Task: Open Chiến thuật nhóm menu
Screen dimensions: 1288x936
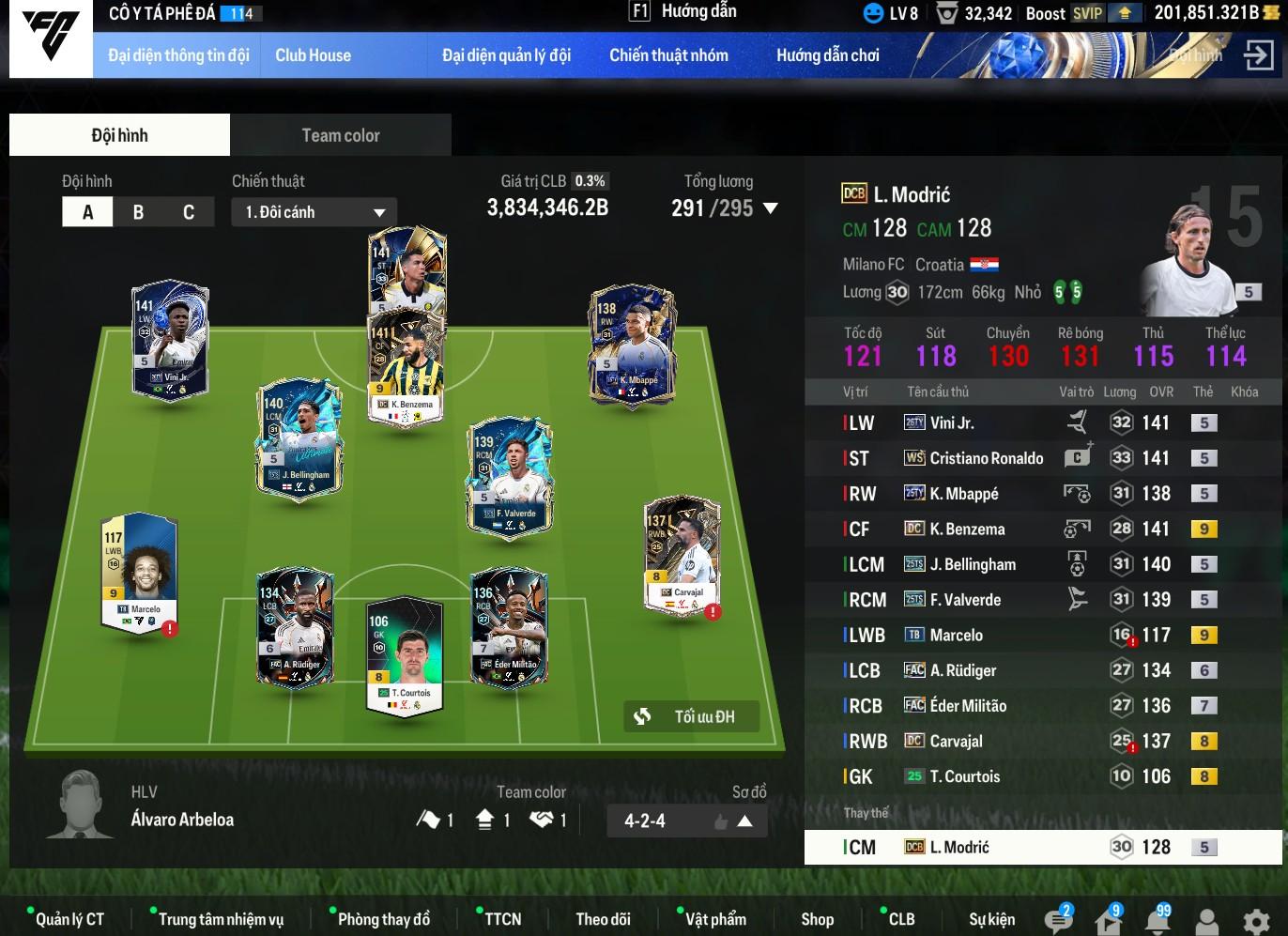Action: click(x=668, y=55)
